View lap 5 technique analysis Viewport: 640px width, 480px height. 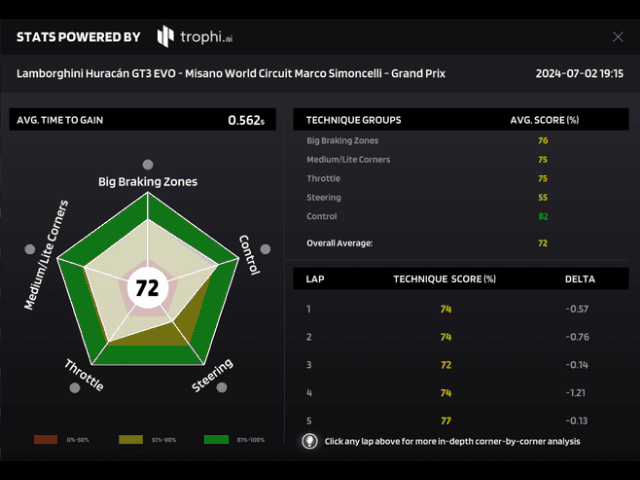click(x=445, y=420)
